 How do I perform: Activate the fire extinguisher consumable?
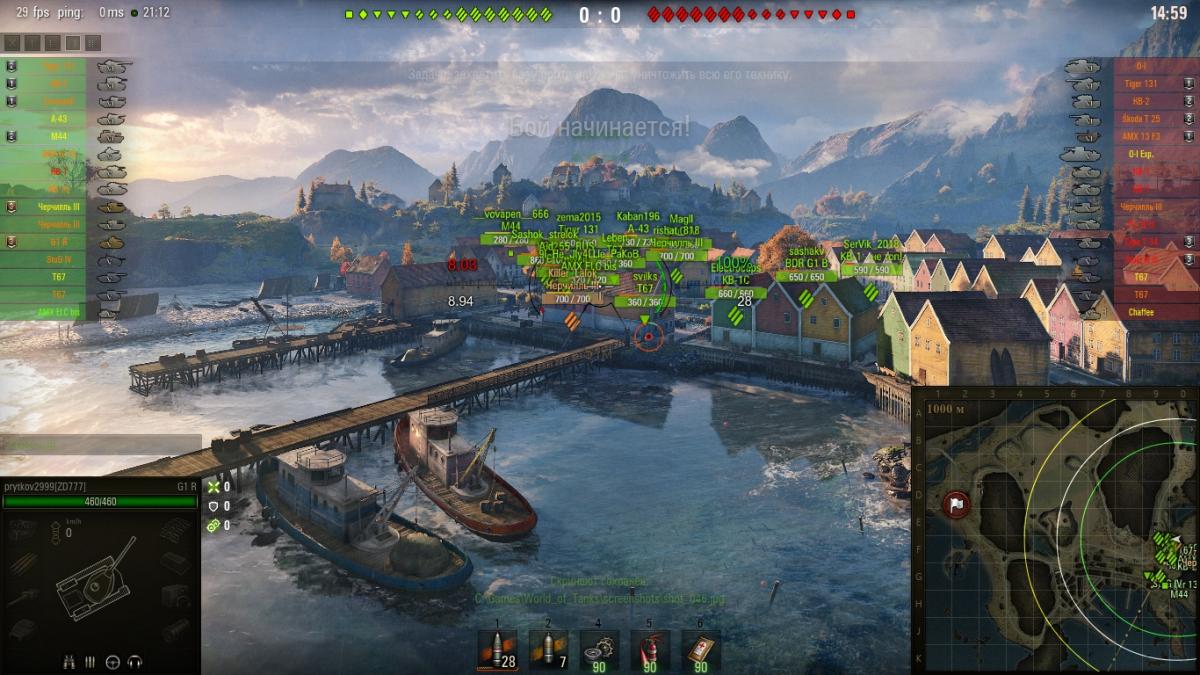(x=650, y=649)
